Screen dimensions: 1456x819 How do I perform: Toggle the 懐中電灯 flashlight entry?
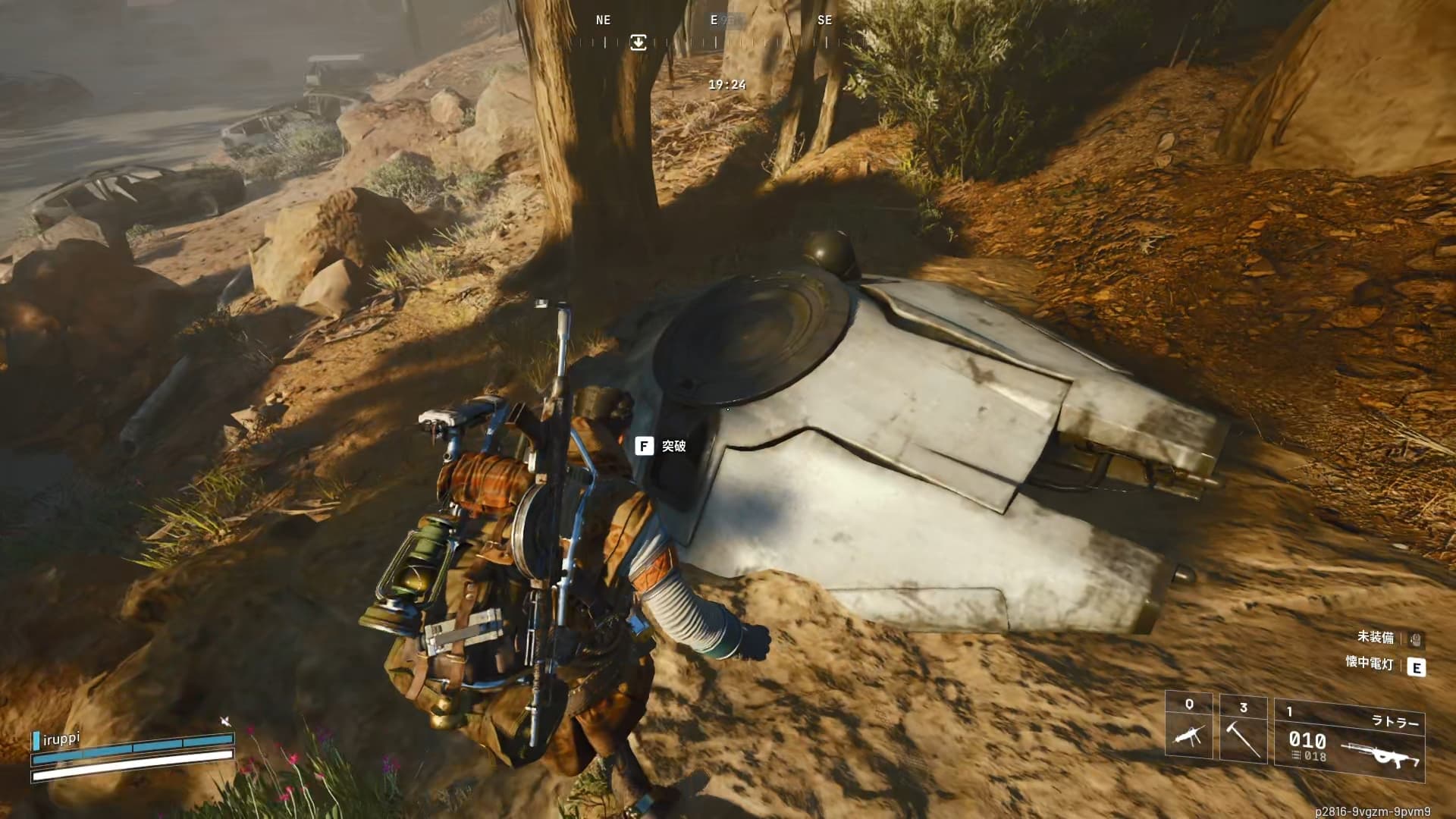(x=1415, y=667)
